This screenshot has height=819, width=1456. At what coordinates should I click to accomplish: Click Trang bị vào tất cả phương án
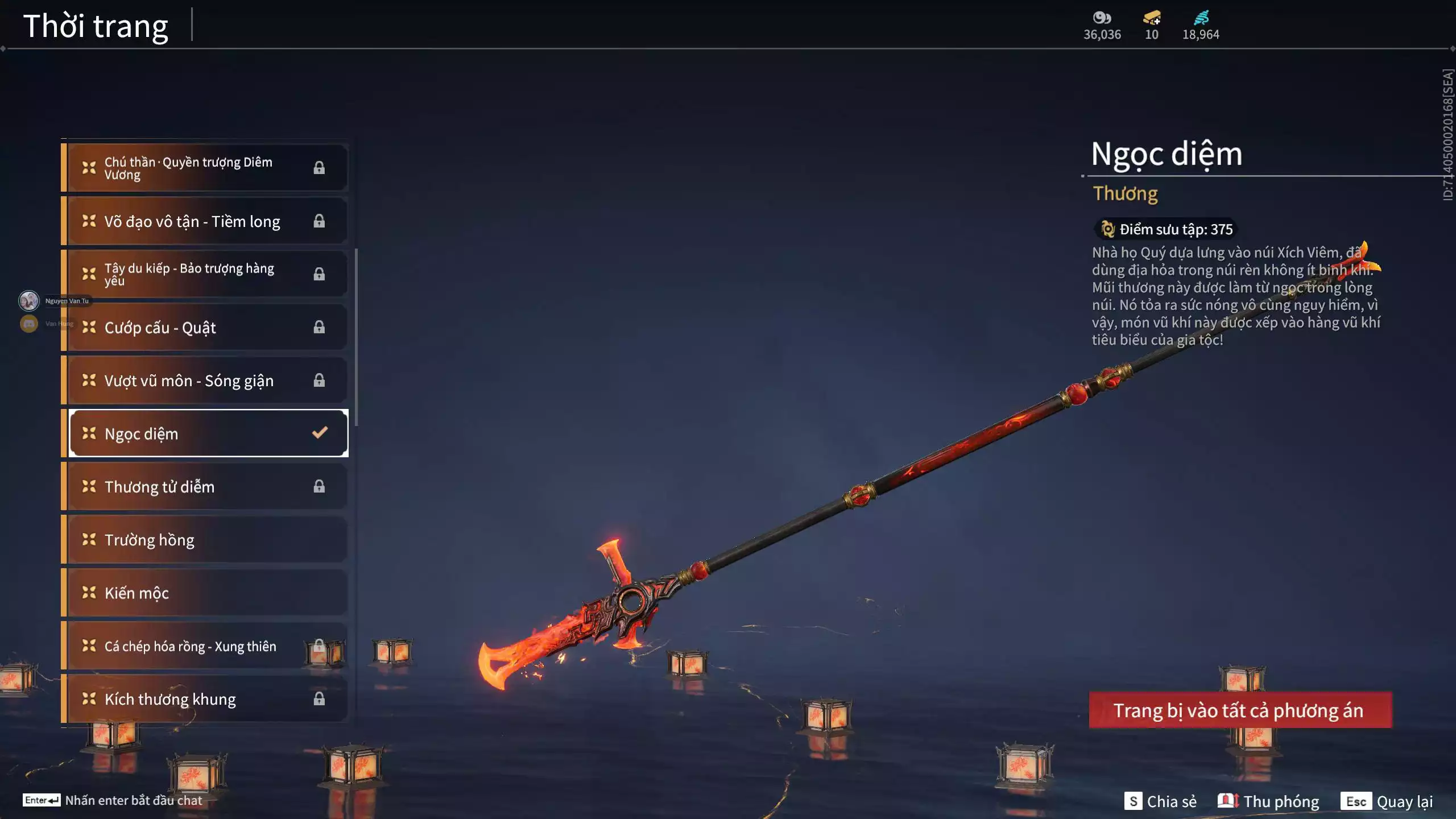click(x=1240, y=710)
